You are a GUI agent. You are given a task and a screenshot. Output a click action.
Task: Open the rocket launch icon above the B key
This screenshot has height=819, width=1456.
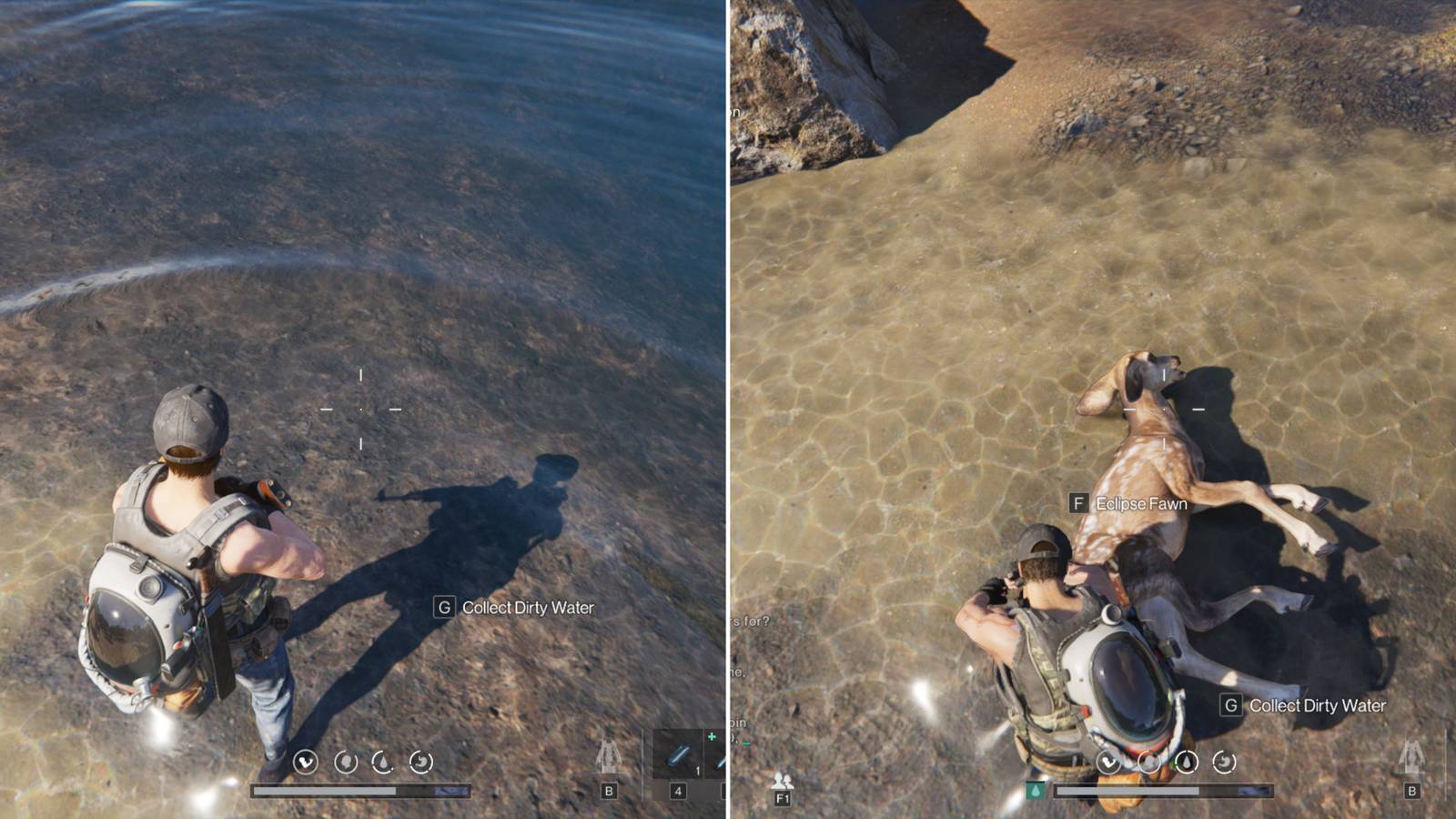pos(612,757)
